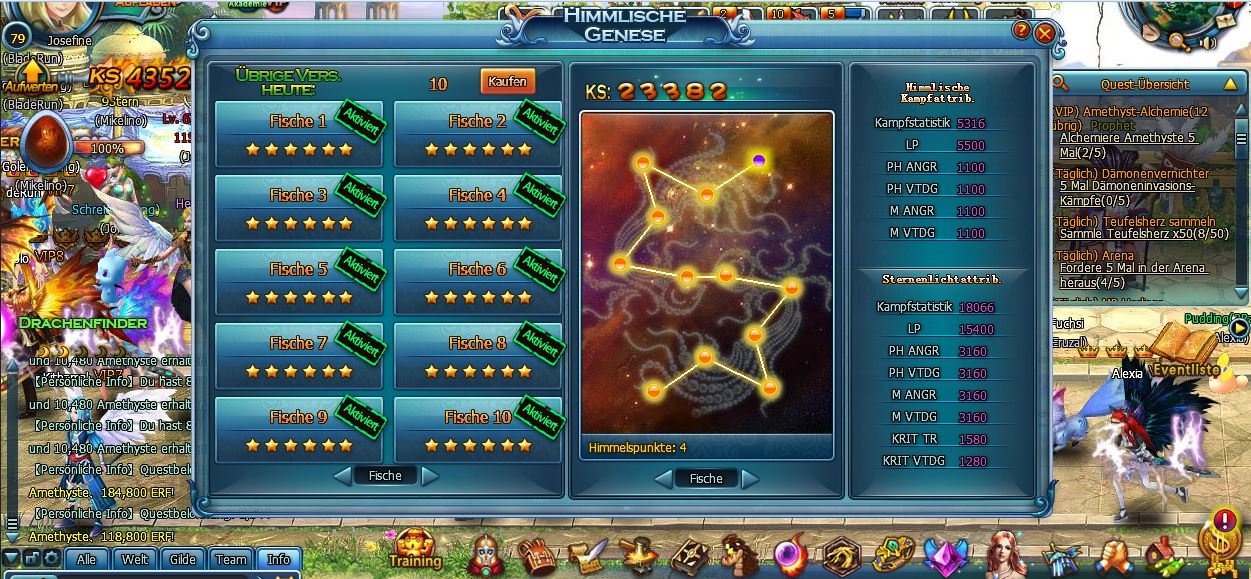The height and width of the screenshot is (579, 1251).
Task: Switch chat to the Welt tab
Action: 135,560
